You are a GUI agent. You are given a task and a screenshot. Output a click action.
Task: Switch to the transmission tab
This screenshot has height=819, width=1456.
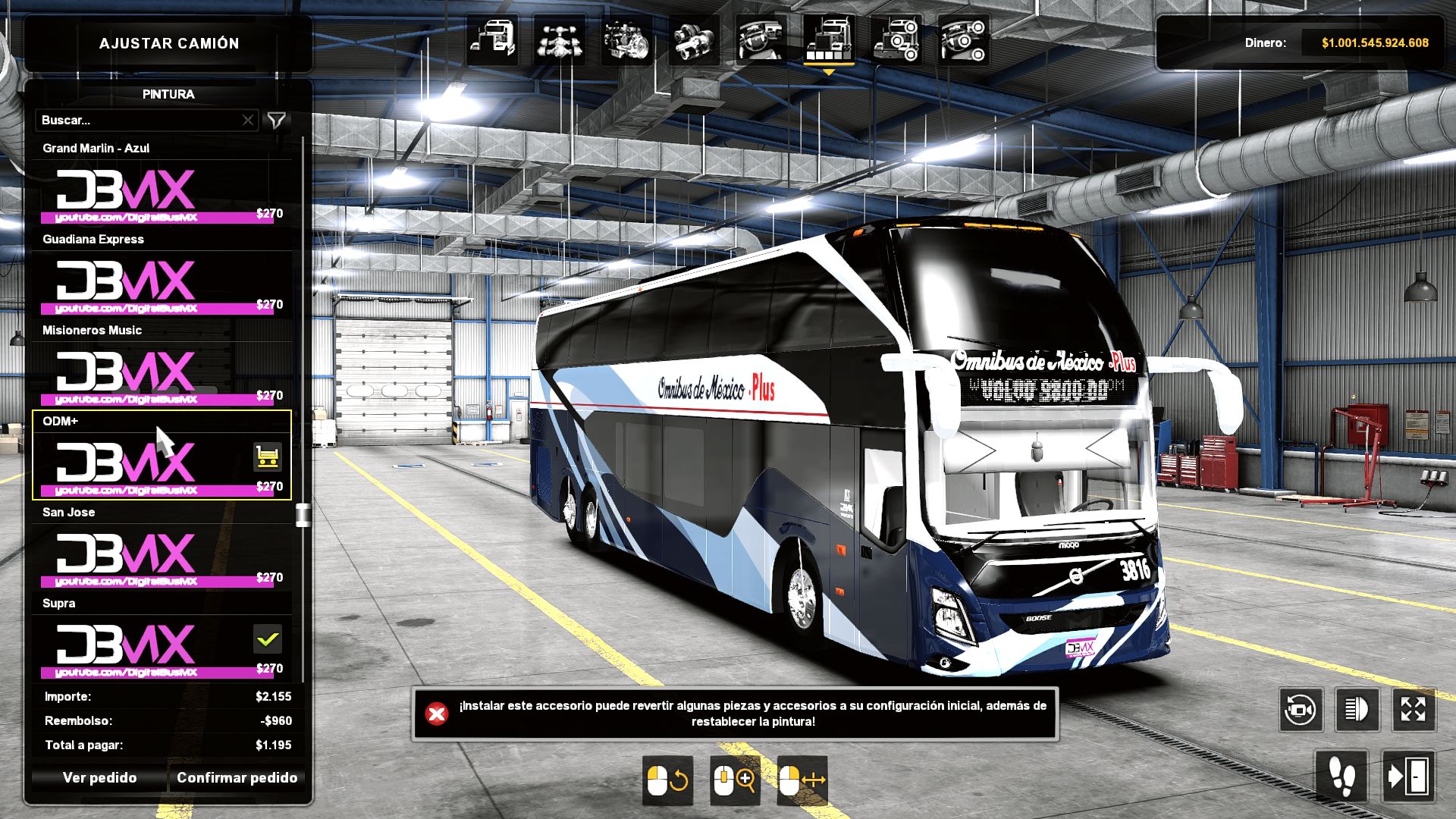click(693, 39)
